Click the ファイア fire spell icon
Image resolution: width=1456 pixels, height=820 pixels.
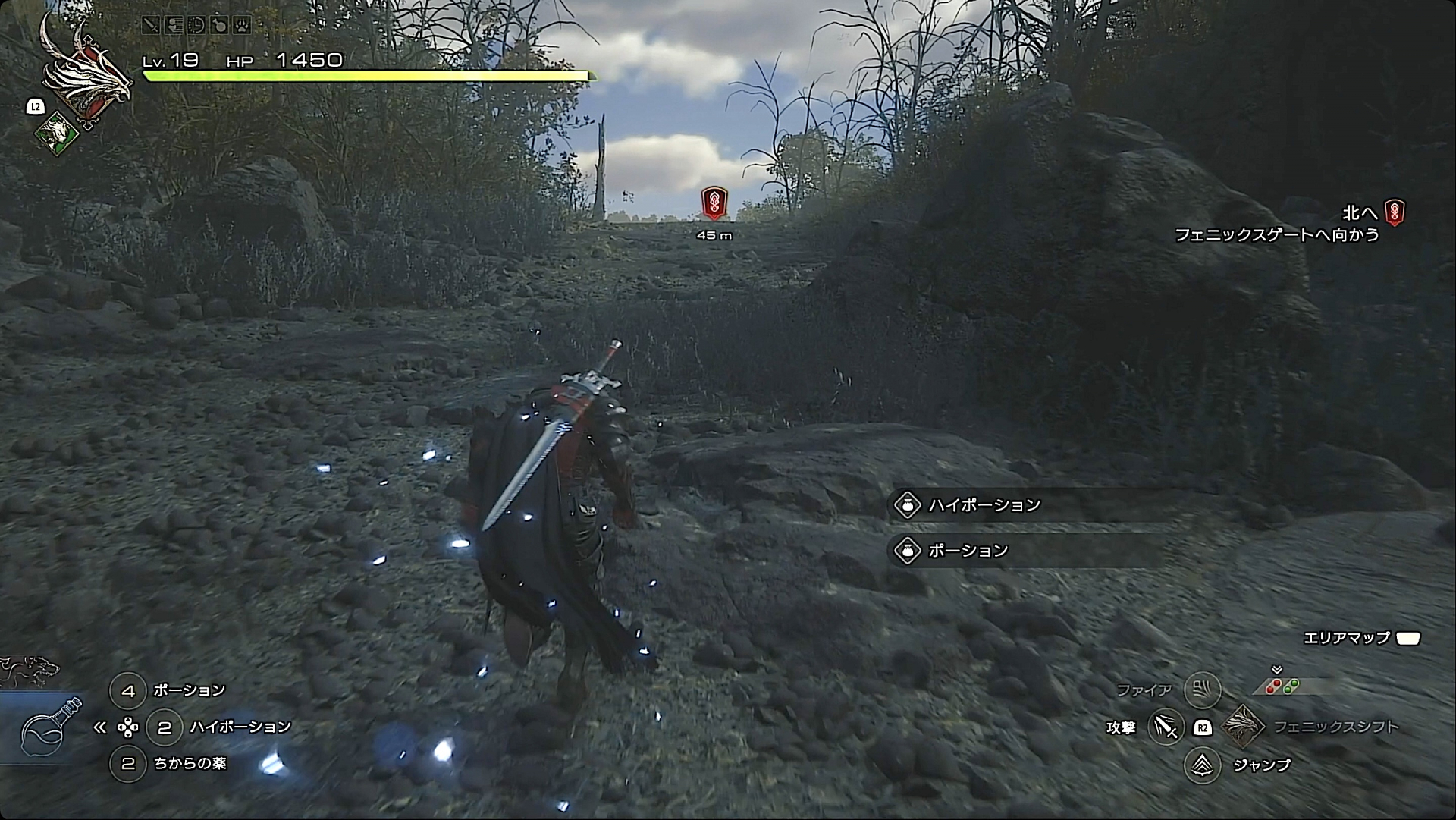[1203, 690]
